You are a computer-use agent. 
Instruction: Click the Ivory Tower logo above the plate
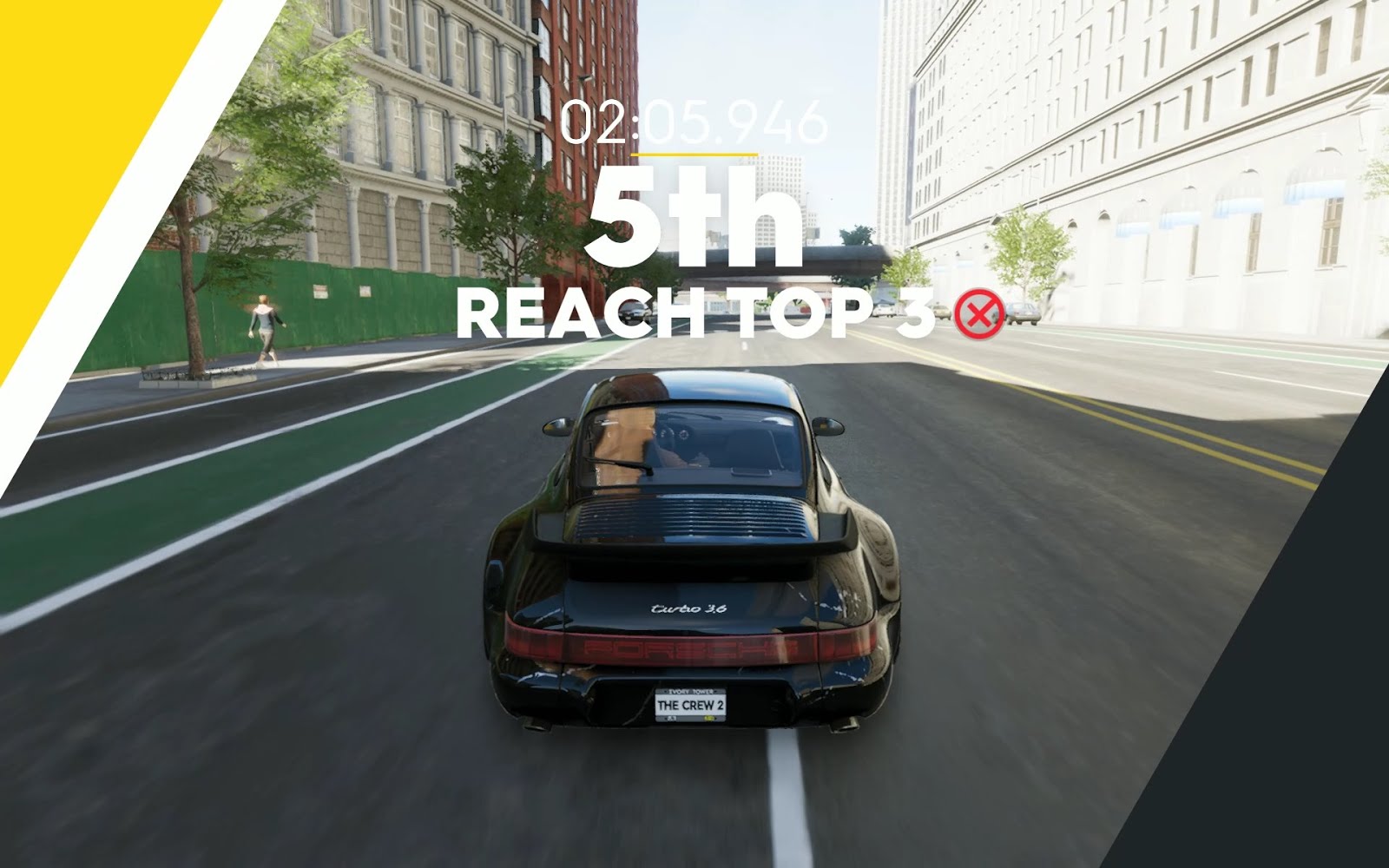click(690, 691)
